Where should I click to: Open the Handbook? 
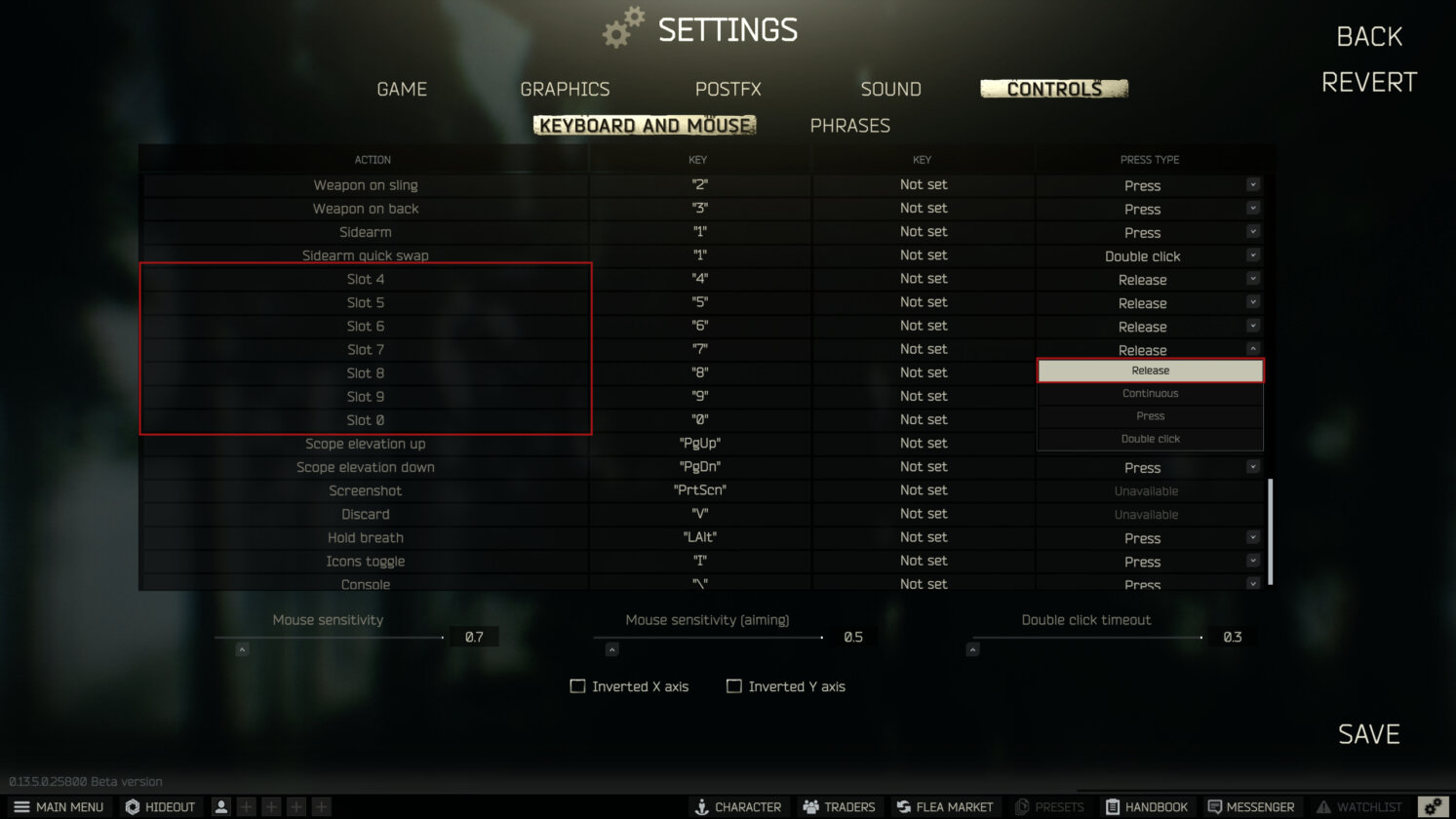1147,806
